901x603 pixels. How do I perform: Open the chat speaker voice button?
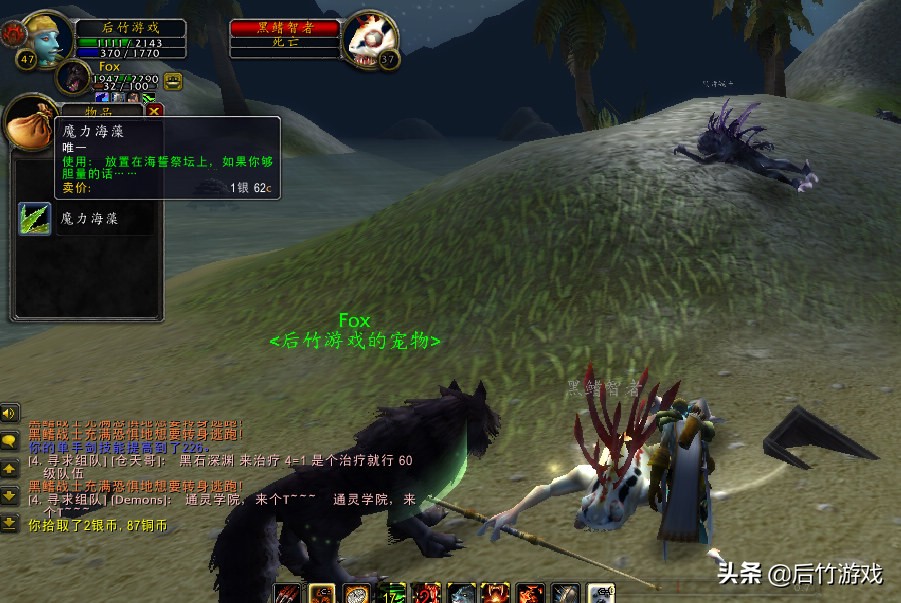pos(10,413)
